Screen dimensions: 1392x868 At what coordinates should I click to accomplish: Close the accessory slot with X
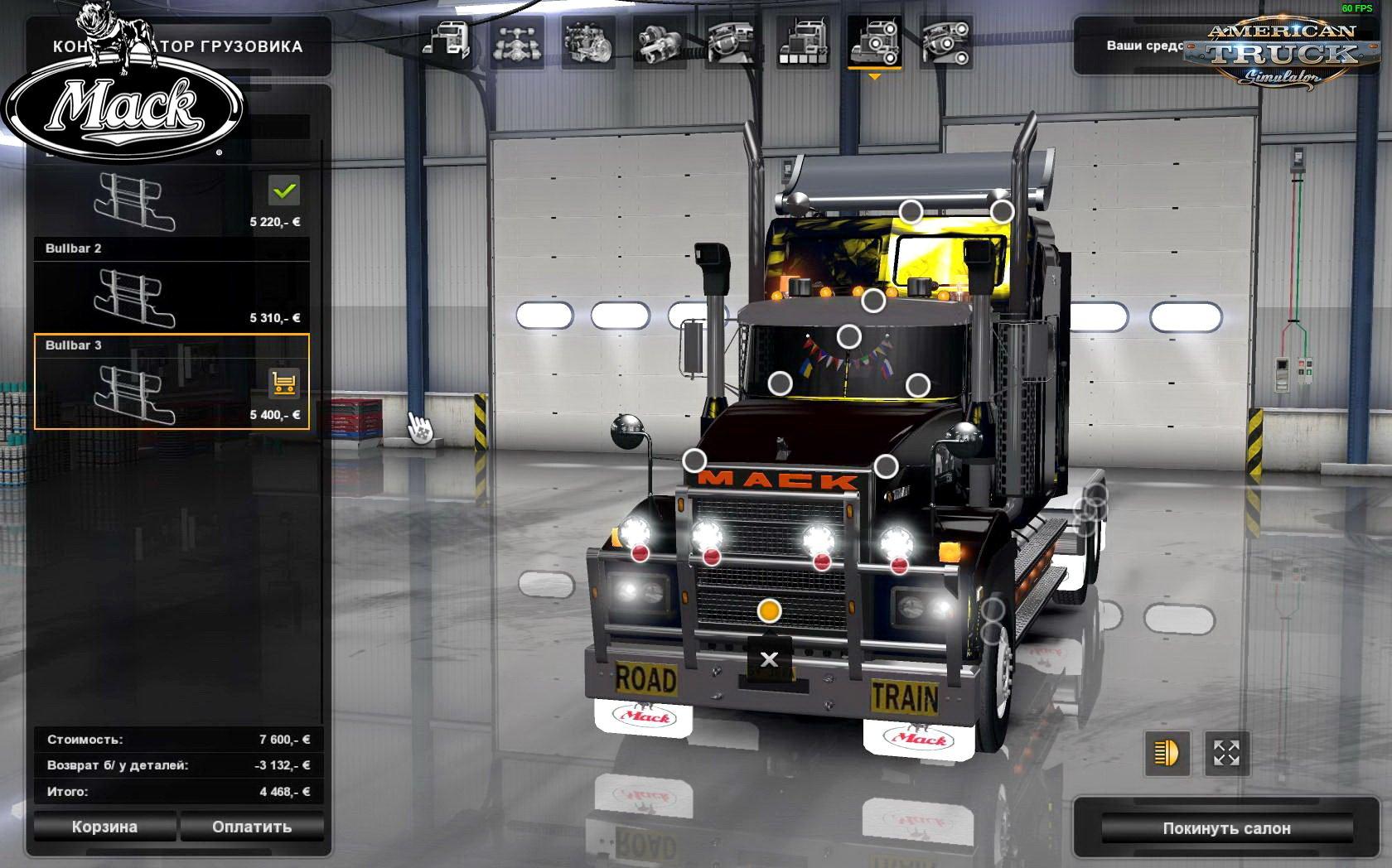(769, 659)
